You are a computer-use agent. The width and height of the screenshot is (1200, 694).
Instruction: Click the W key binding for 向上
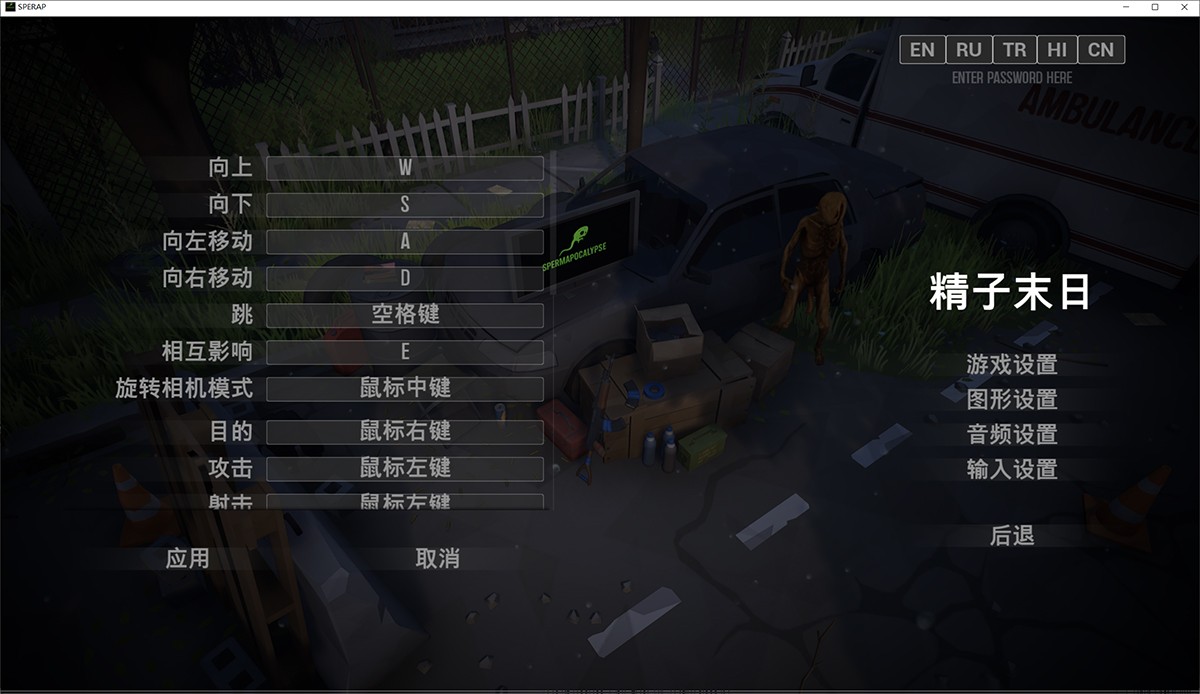tap(405, 168)
